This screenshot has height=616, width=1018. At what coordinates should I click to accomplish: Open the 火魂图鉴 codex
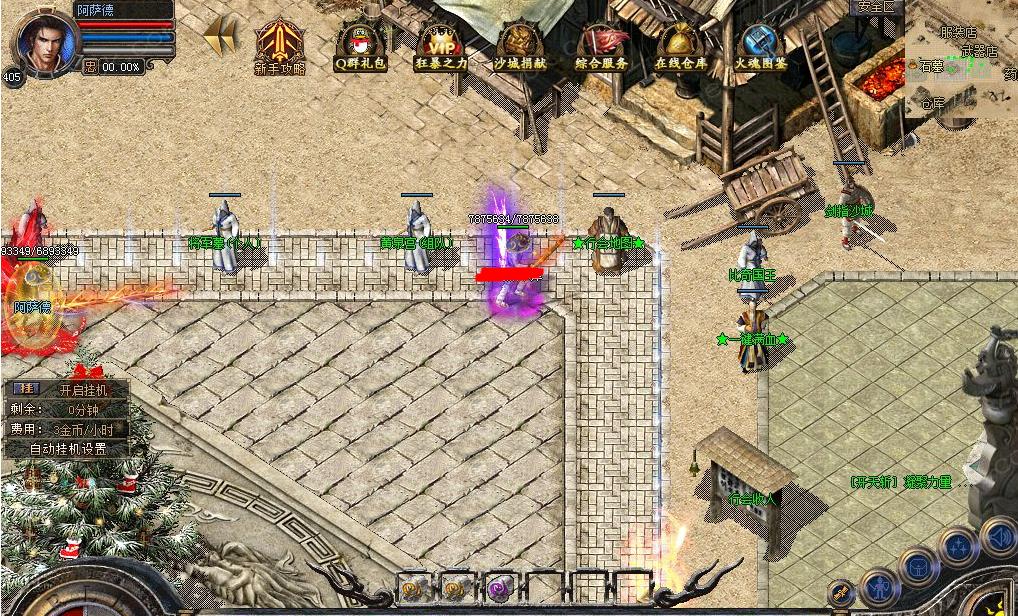(x=761, y=45)
